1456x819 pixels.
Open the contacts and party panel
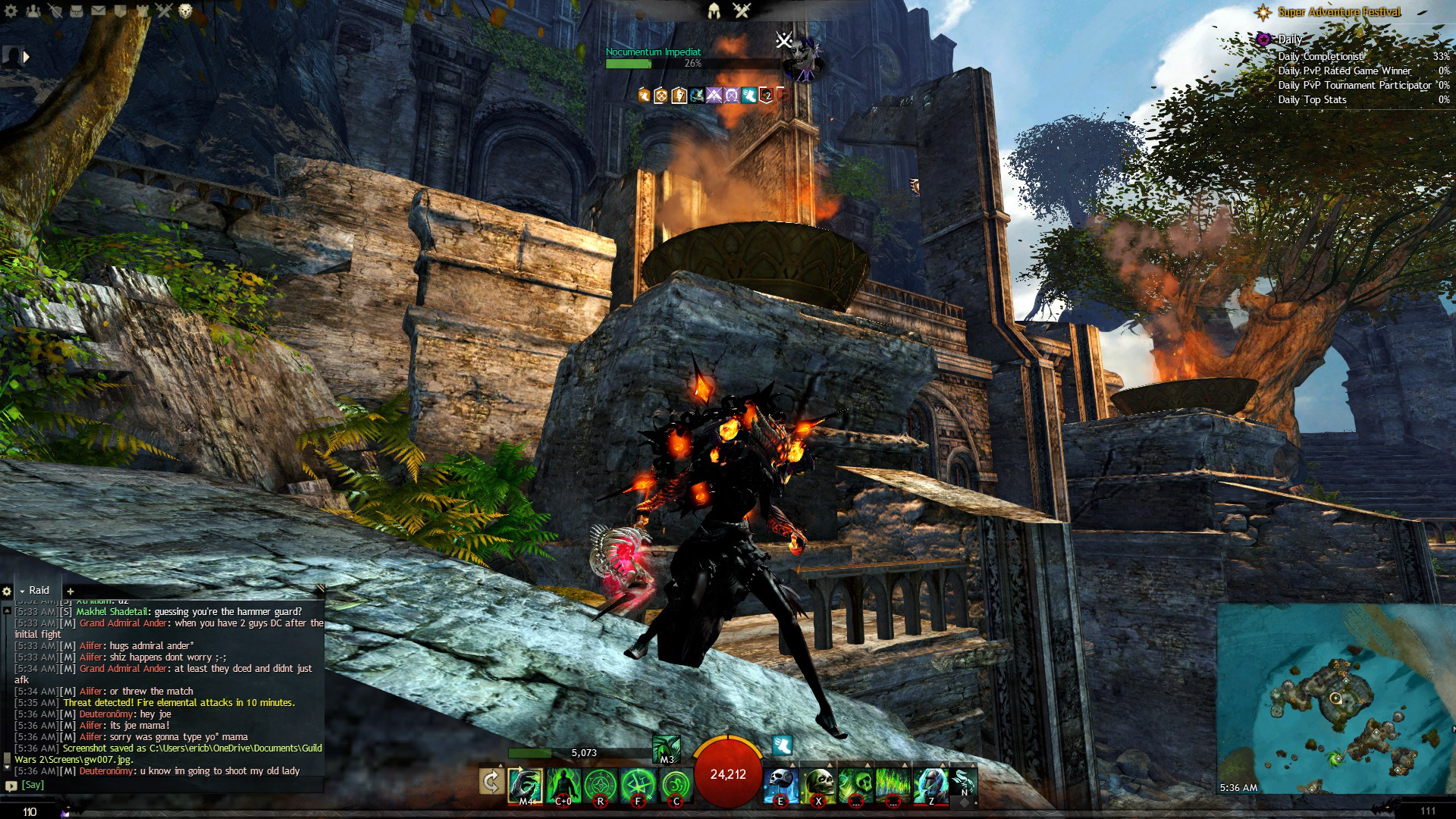pos(33,11)
